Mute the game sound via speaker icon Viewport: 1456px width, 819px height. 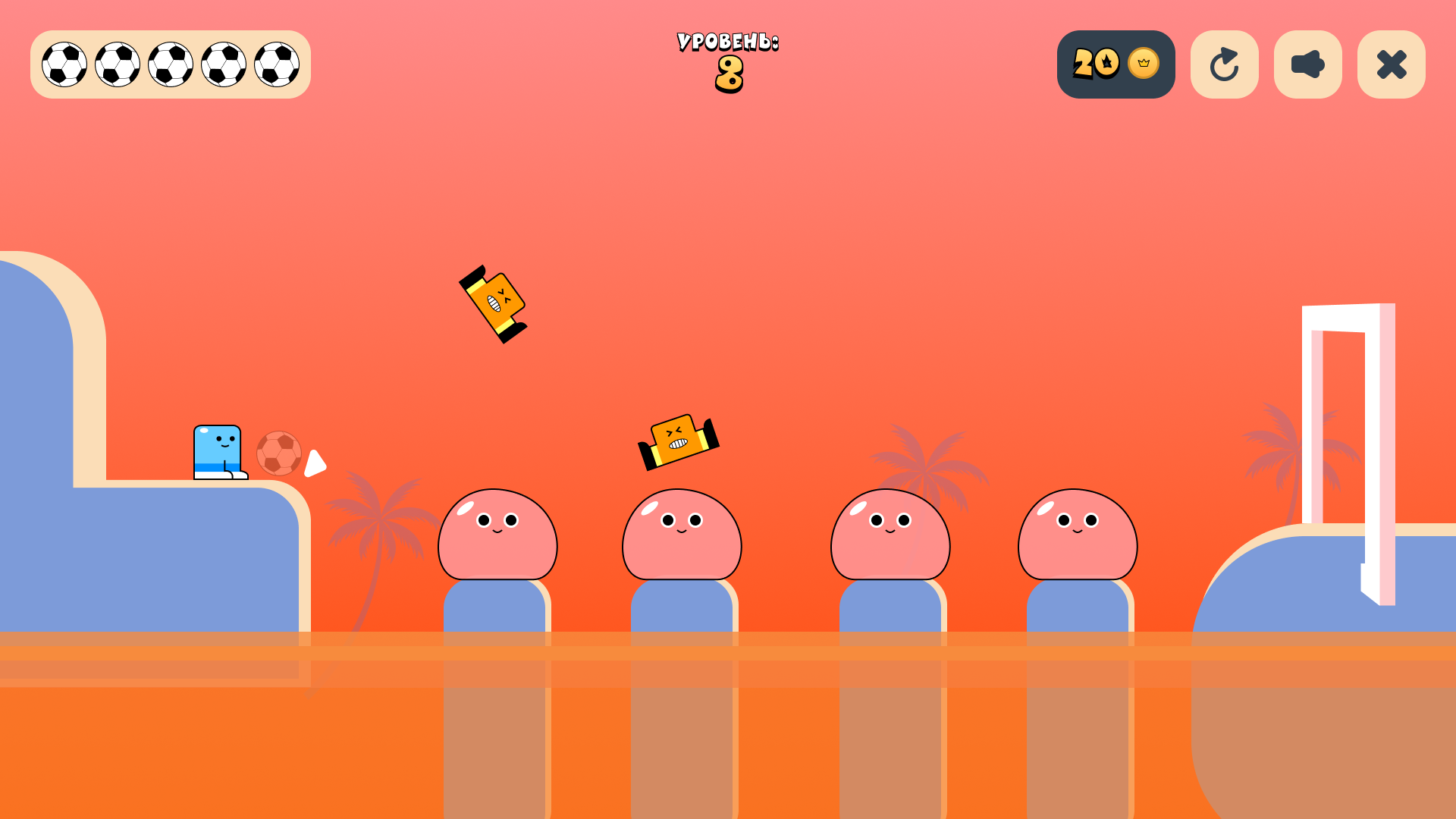[1307, 64]
